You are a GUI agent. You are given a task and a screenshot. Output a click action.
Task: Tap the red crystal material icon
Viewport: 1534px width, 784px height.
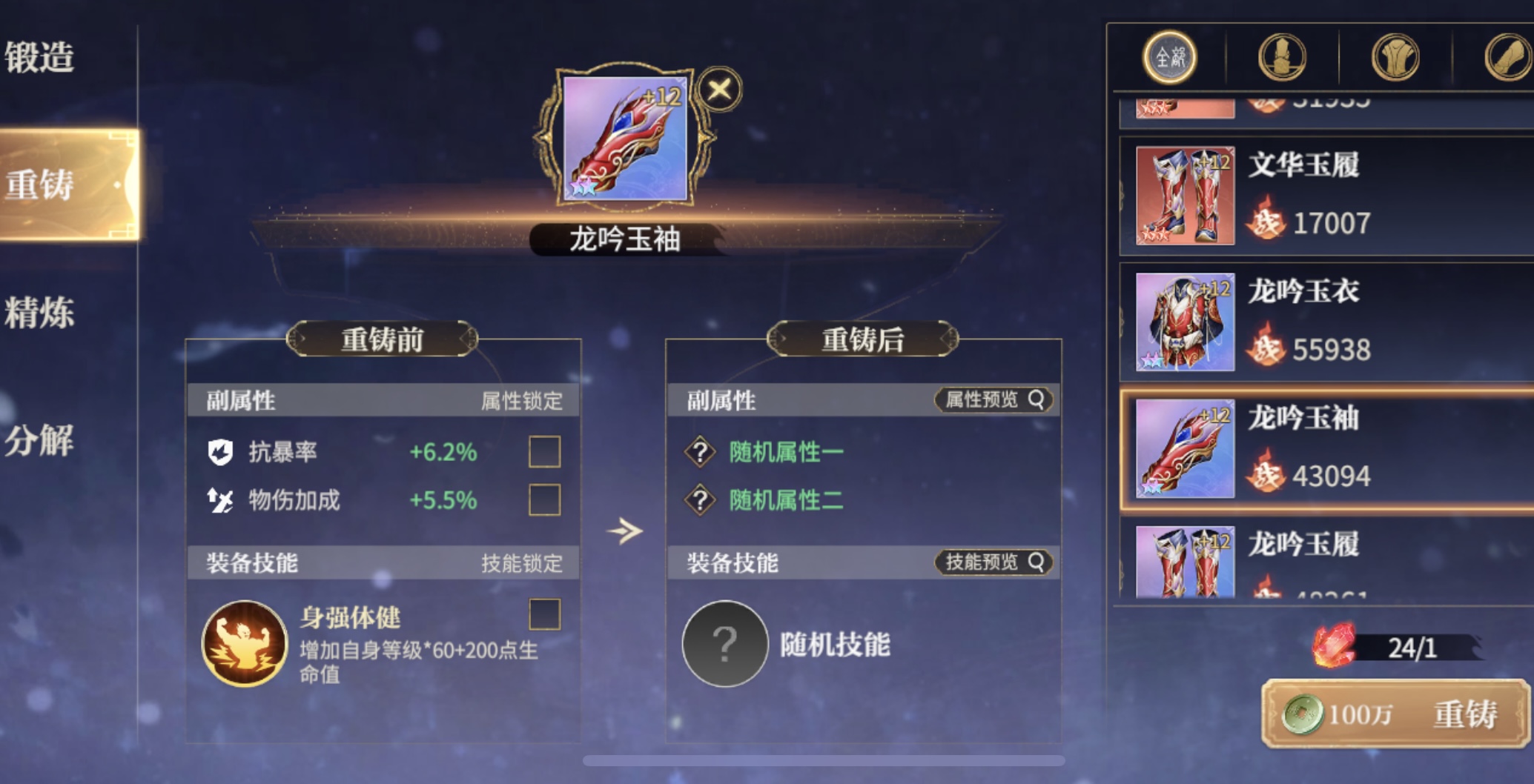[x=1333, y=646]
